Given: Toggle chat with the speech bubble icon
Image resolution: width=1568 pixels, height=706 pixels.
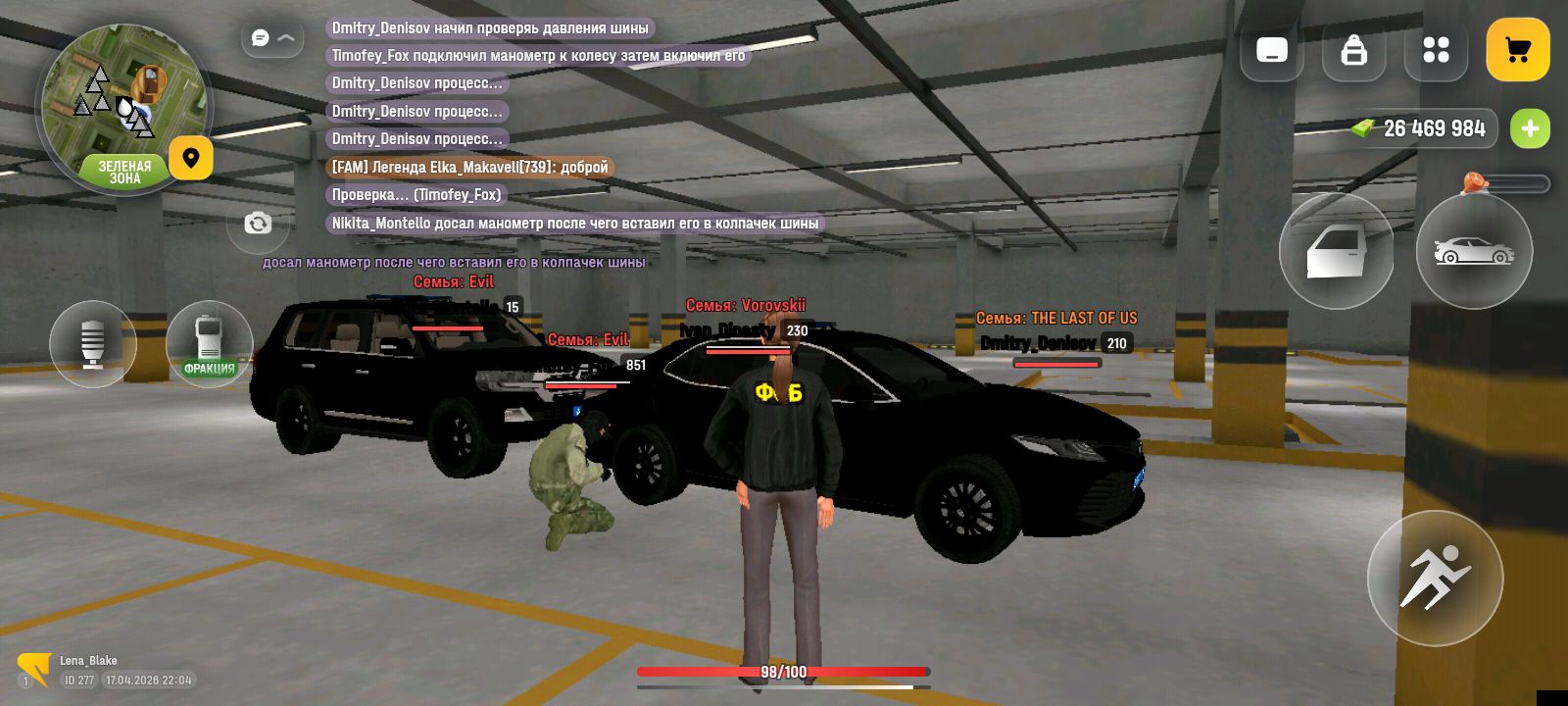Looking at the screenshot, I should point(258,36).
